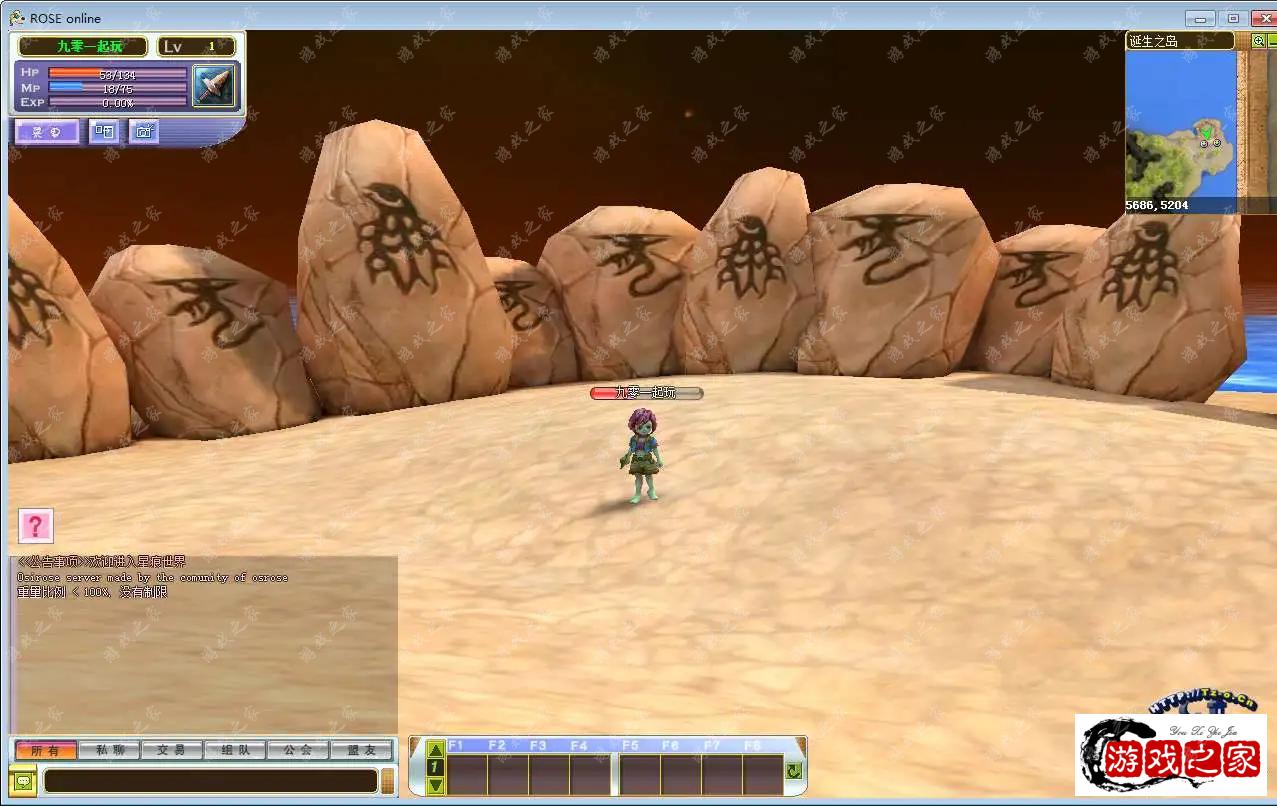The image size is (1277, 806).
Task: Rotate the hotbar with the green arrow
Action: 794,771
